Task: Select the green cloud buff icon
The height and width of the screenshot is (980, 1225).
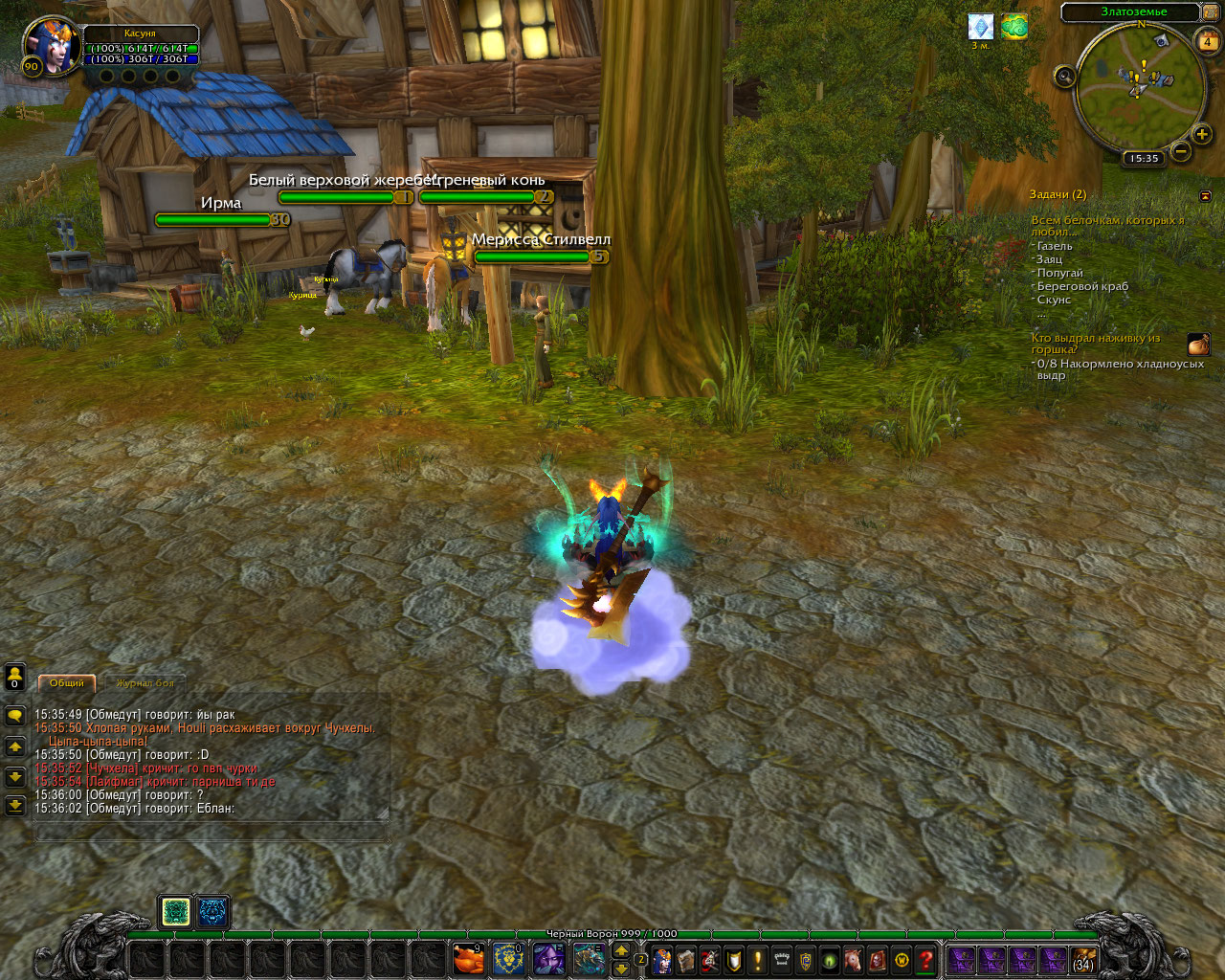Action: 1014,27
